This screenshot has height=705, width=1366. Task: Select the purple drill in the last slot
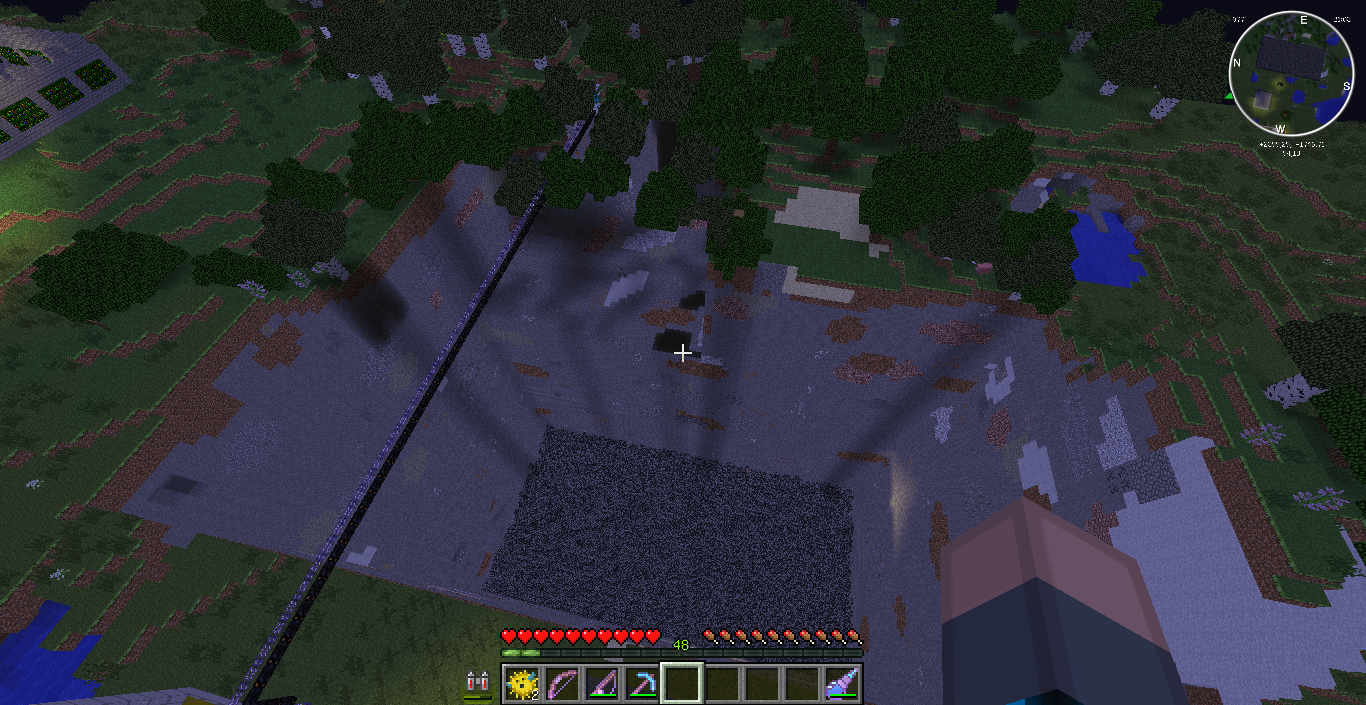(843, 684)
